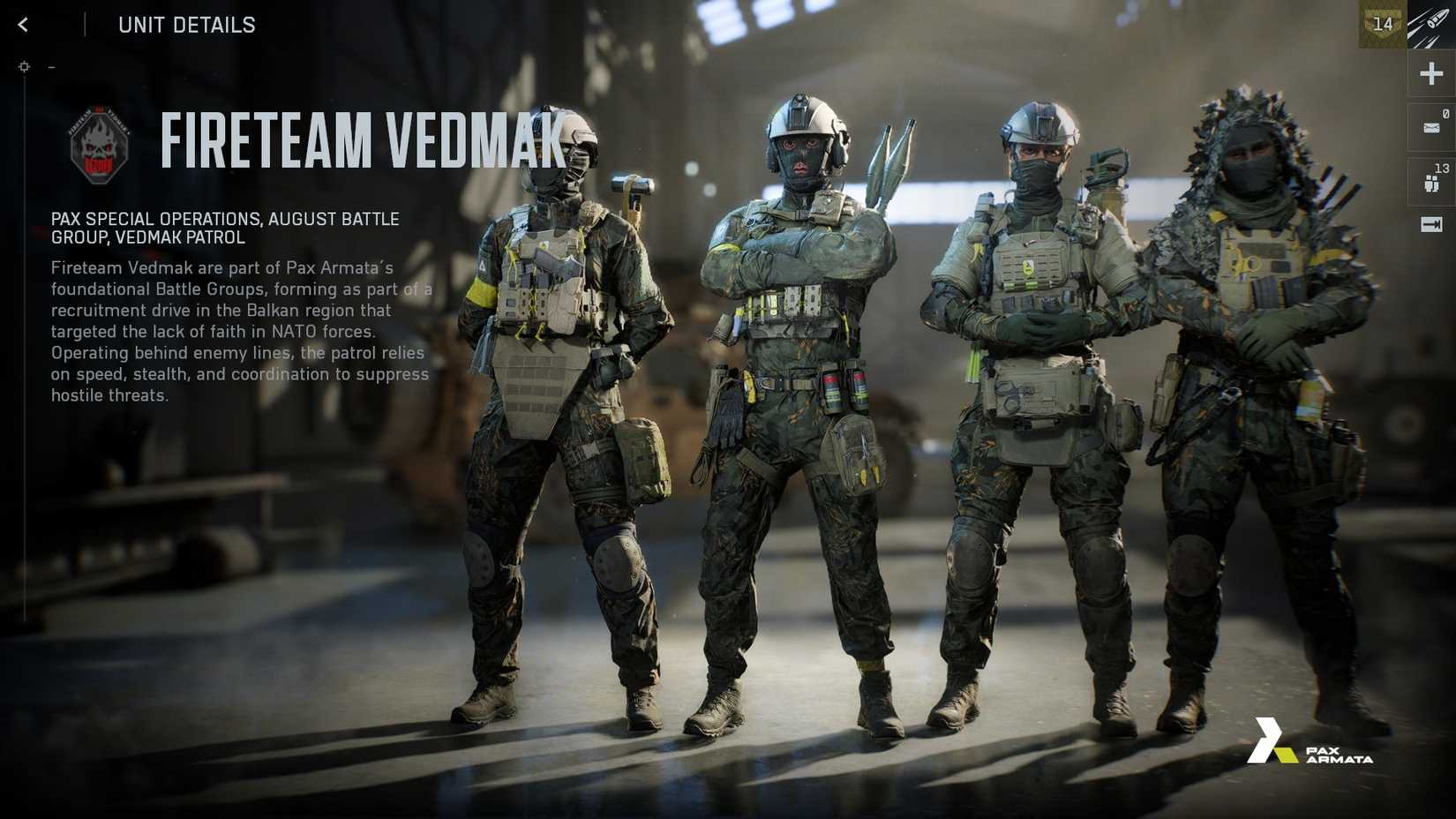Click the UNIT DETAILS heading
1456x819 pixels.
186,25
